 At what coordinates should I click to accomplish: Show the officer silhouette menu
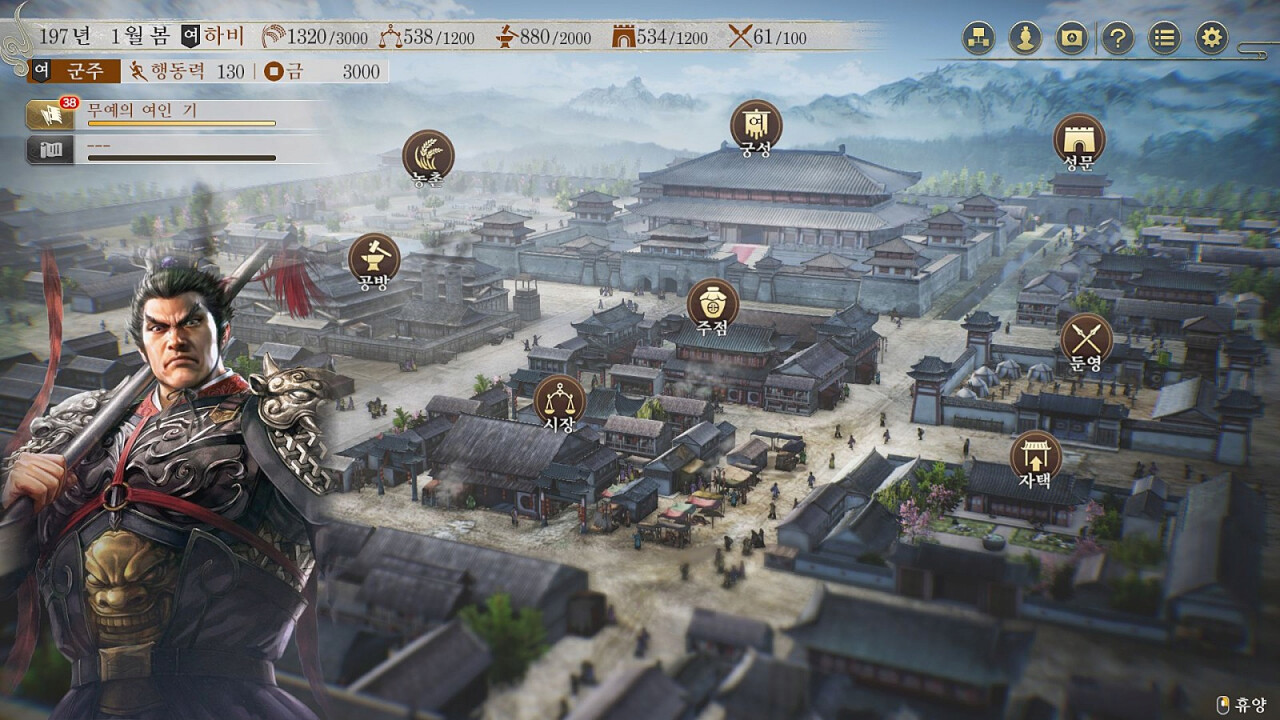(x=1025, y=39)
